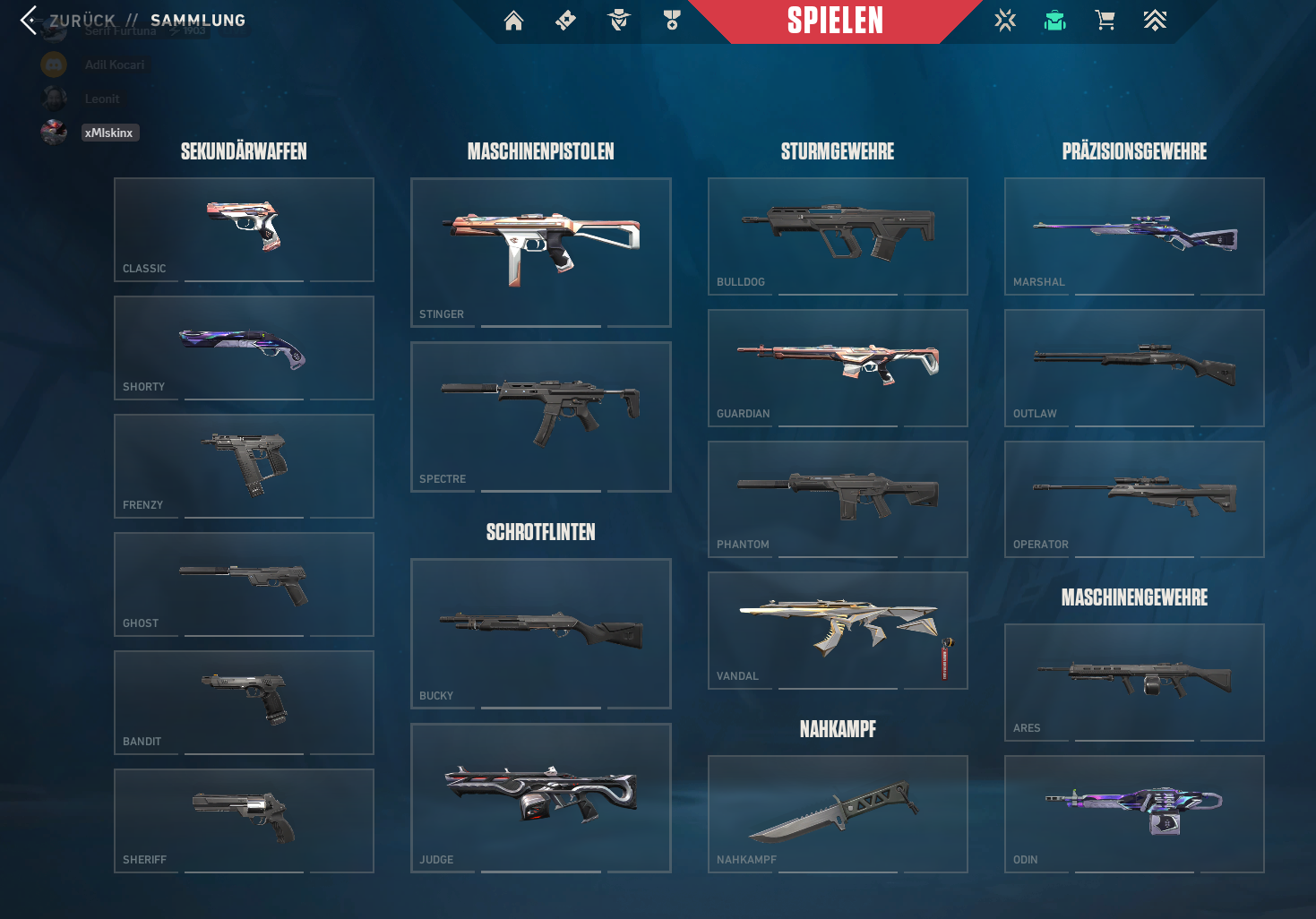The width and height of the screenshot is (1316, 919).
Task: Select the Judge shotgun slot
Action: [540, 797]
